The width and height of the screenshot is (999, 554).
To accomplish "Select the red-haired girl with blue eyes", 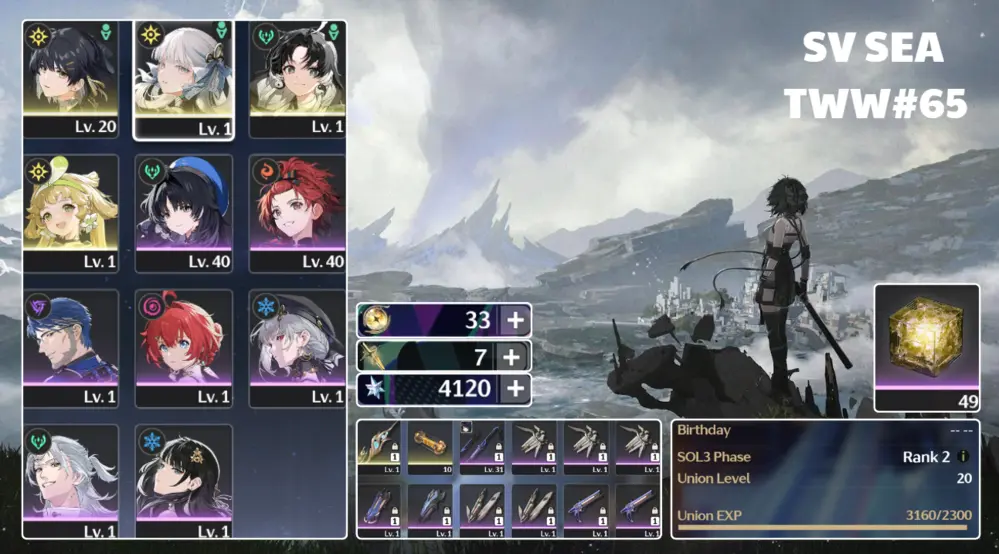I will [x=184, y=346].
